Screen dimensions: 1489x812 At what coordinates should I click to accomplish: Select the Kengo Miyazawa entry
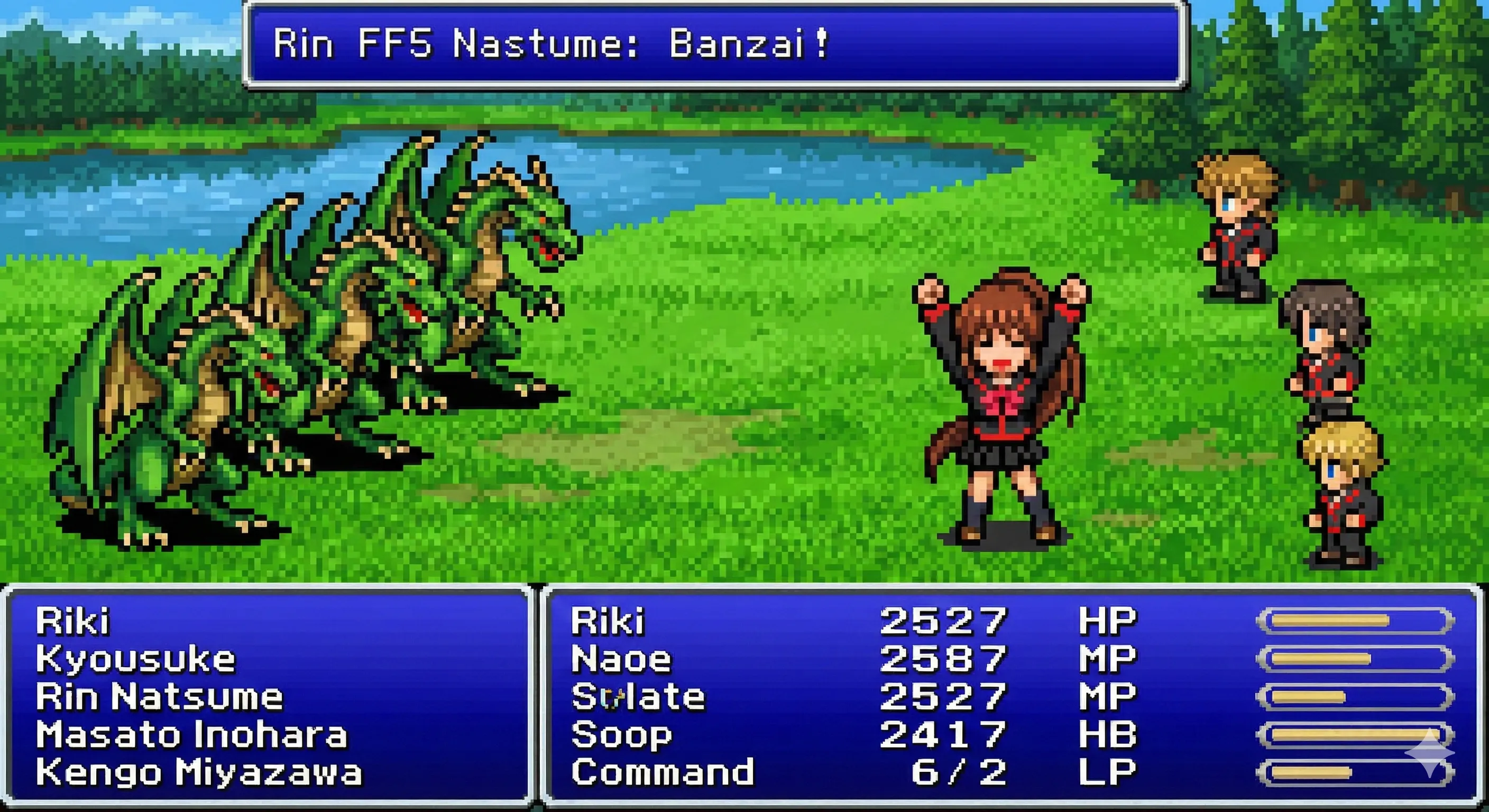[199, 772]
